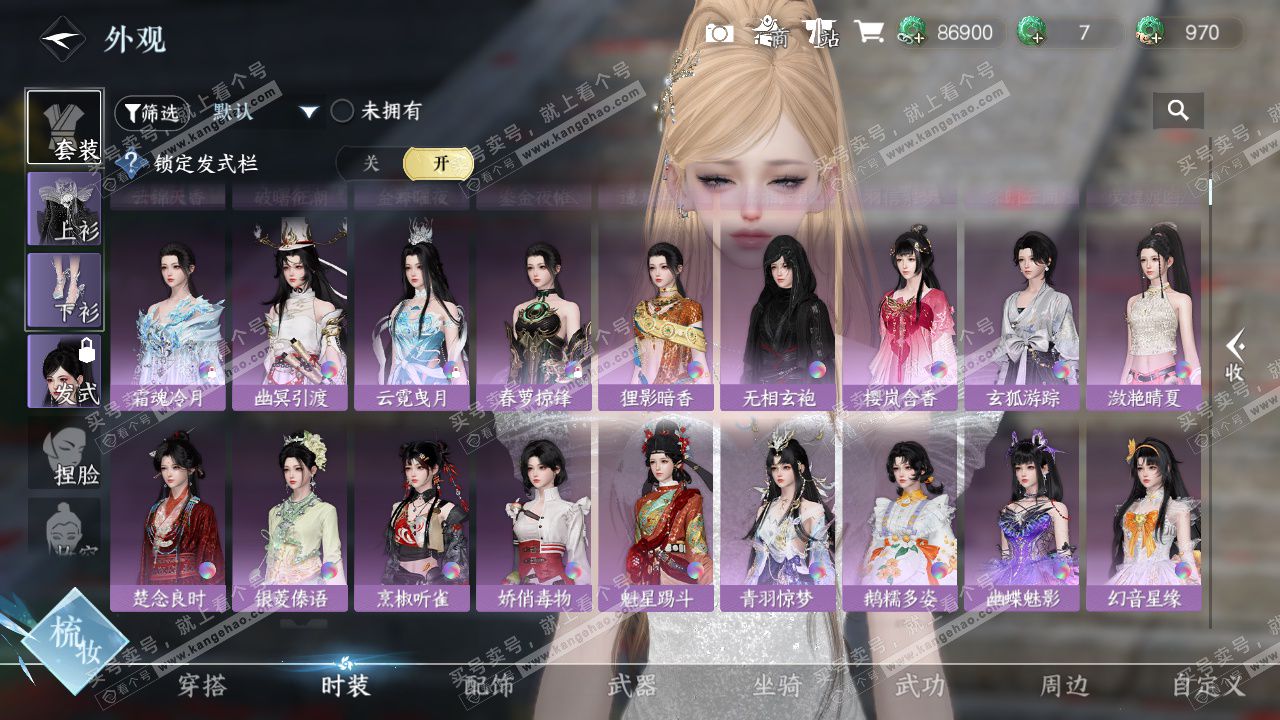Switch to the 坐骑 mount tab

[777, 686]
